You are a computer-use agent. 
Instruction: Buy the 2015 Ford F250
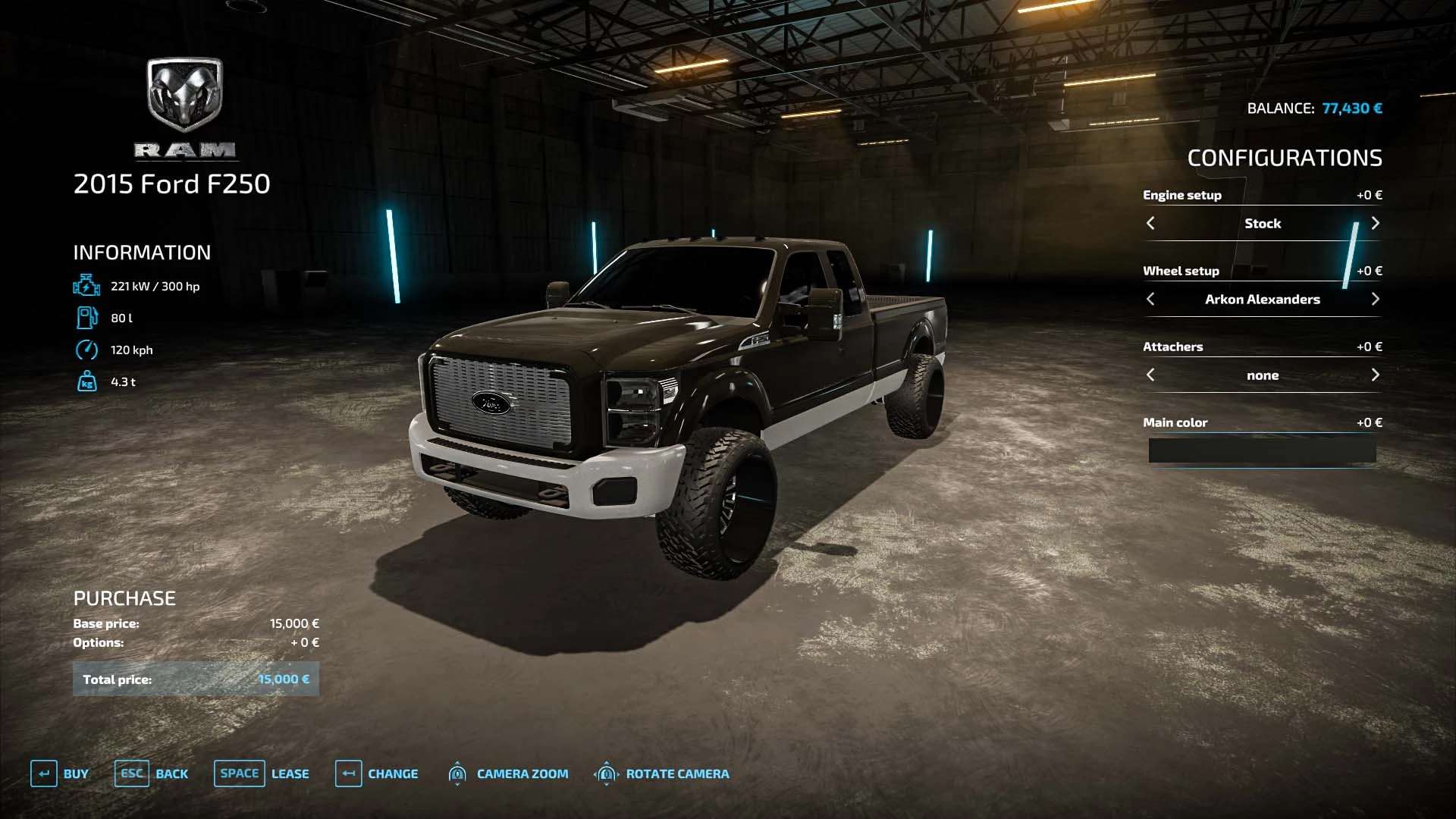pyautogui.click(x=60, y=773)
